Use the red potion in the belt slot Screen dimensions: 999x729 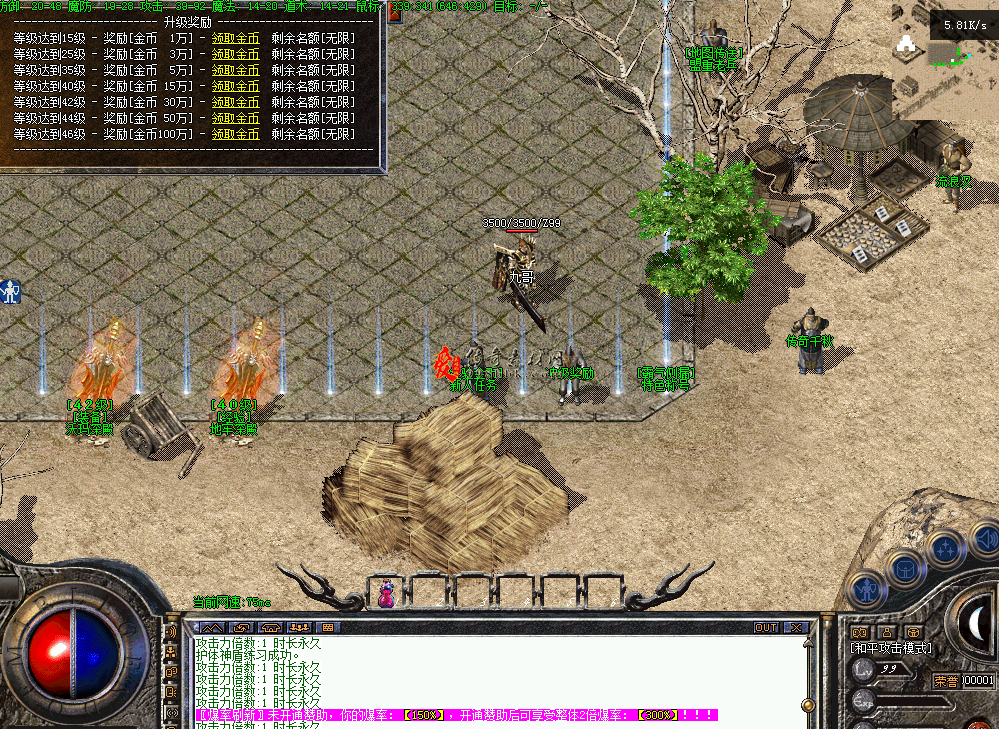[x=385, y=593]
